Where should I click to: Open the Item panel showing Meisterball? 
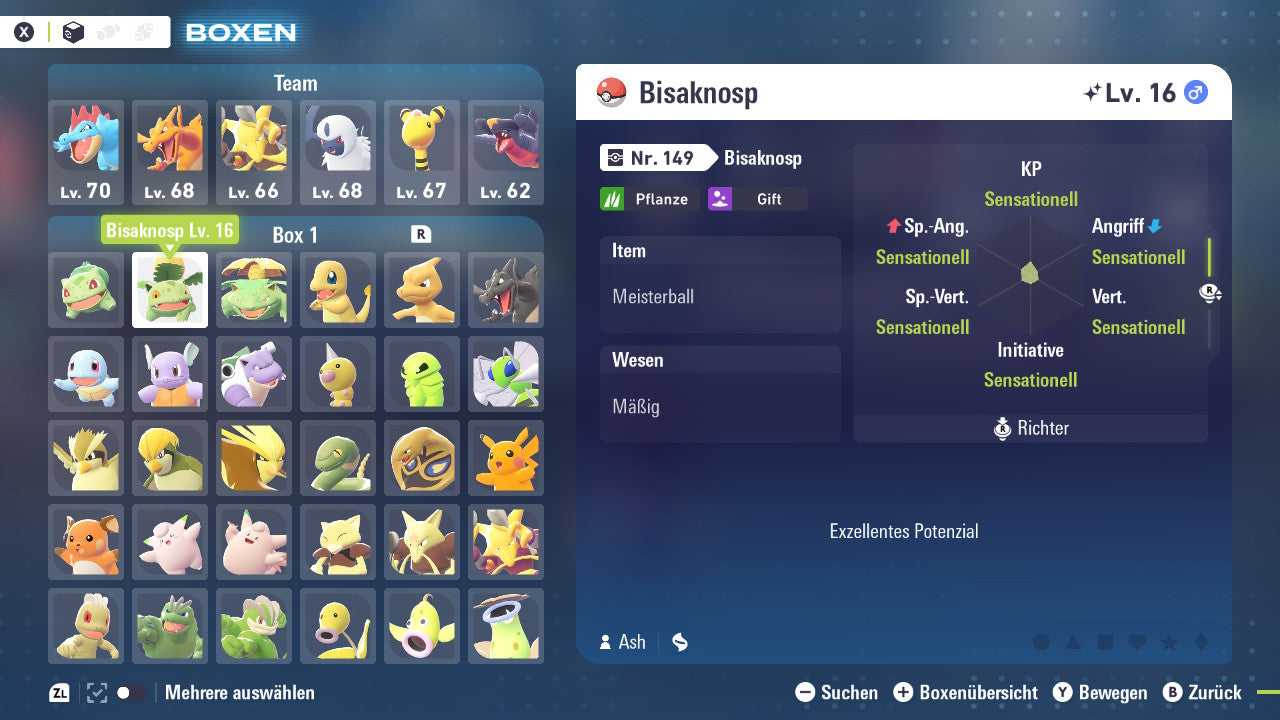[x=720, y=283]
